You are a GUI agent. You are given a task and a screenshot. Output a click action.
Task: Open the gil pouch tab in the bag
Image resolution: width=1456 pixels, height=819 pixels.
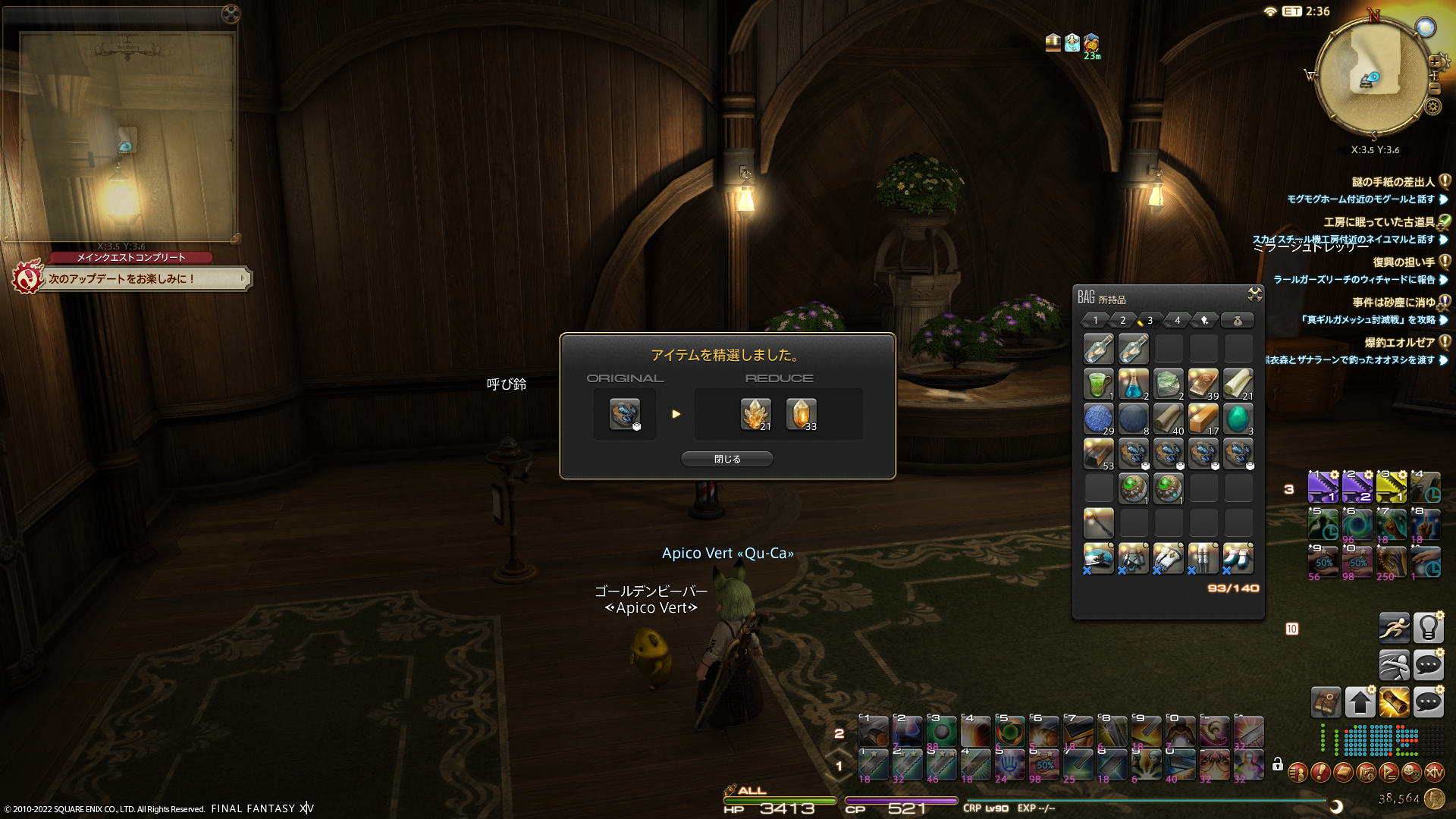tap(1237, 321)
